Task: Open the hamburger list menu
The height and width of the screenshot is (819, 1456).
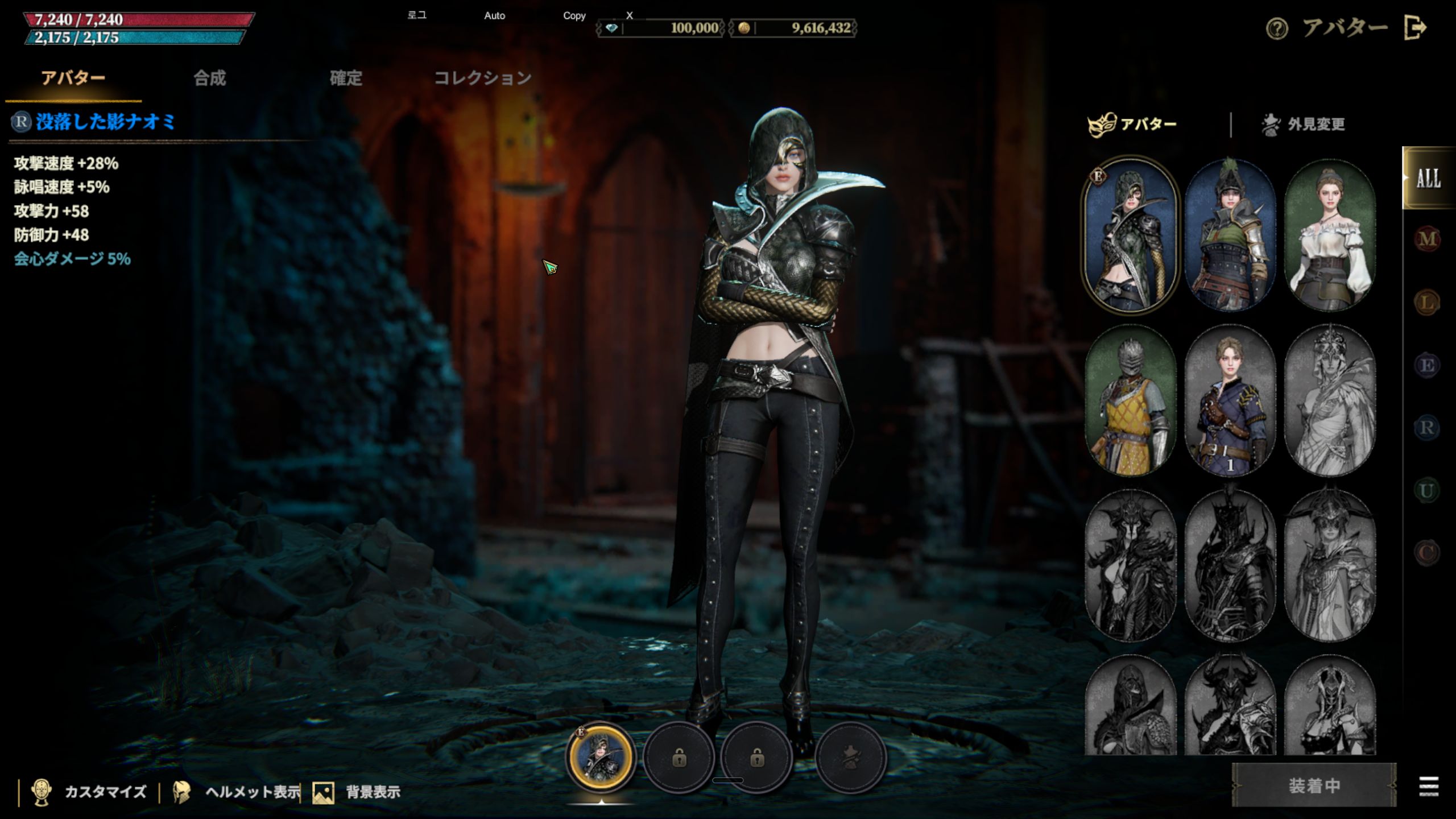Action: tap(1429, 787)
